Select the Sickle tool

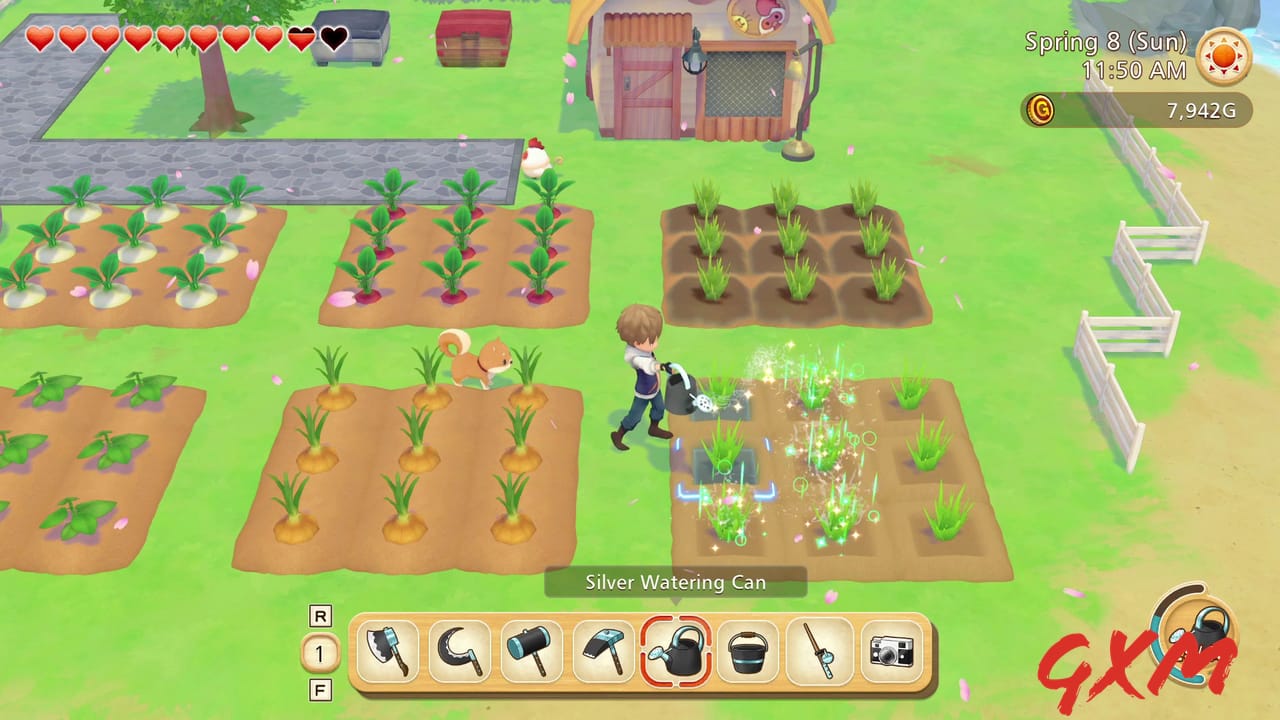[460, 652]
